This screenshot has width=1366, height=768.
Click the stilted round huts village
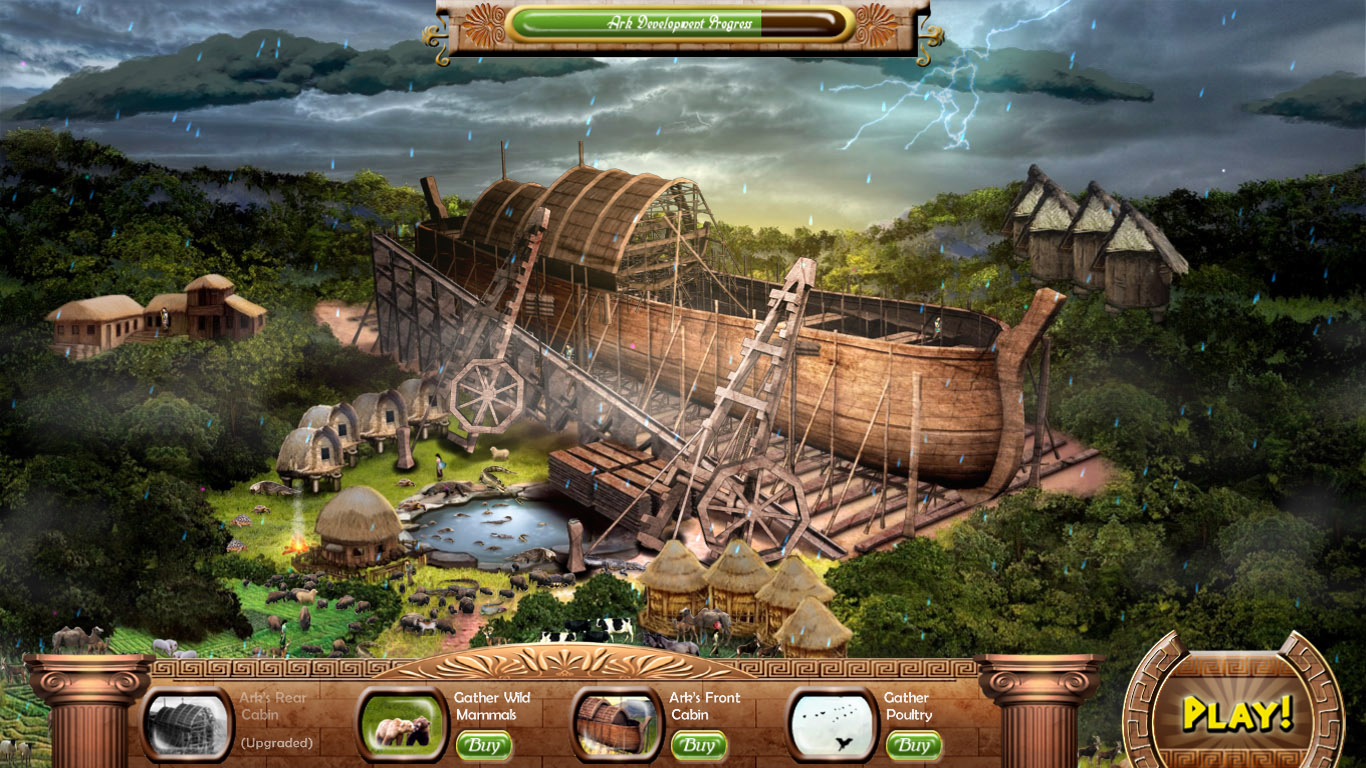tap(355, 430)
